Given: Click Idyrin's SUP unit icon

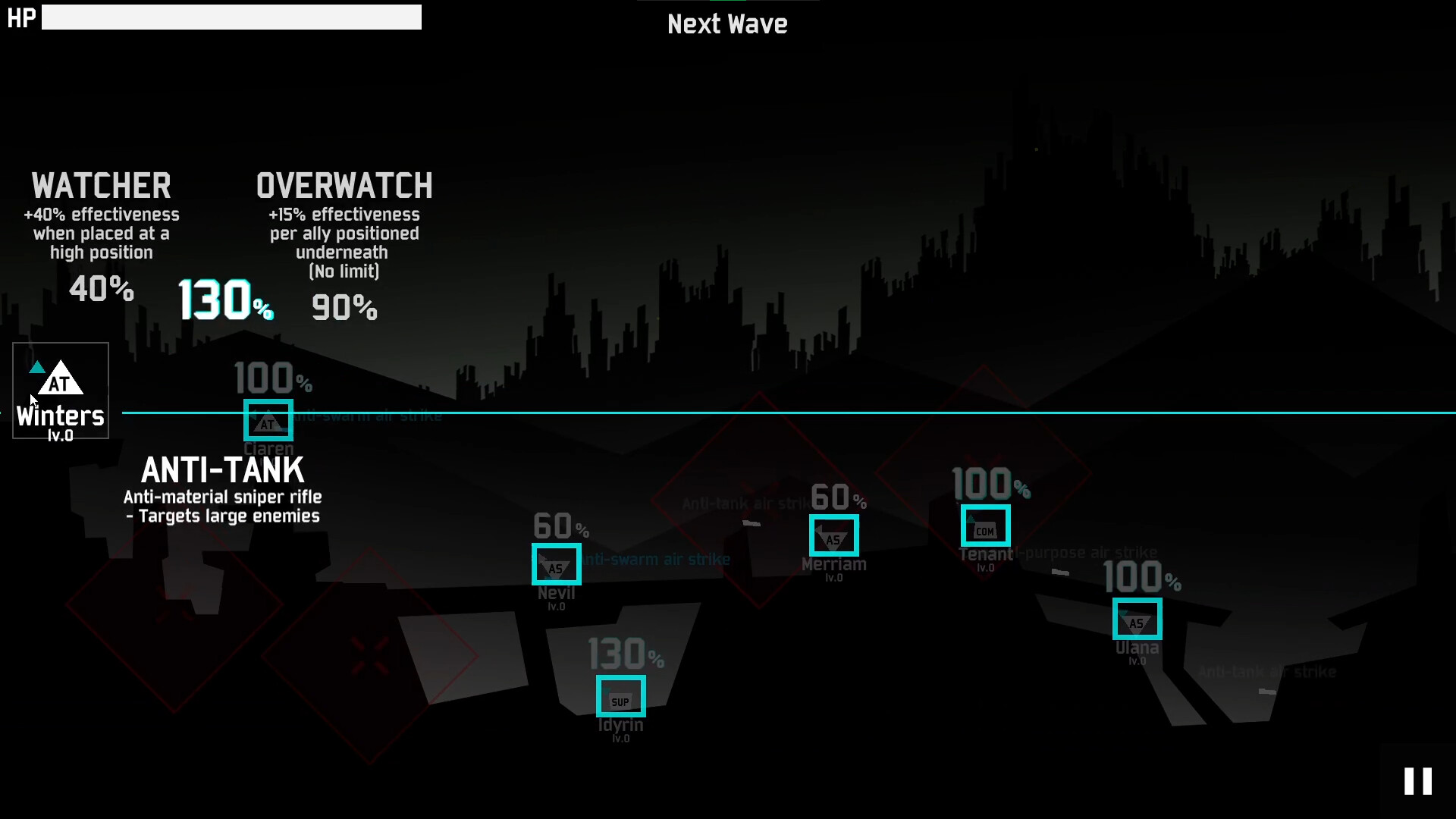Looking at the screenshot, I should pyautogui.click(x=621, y=695).
